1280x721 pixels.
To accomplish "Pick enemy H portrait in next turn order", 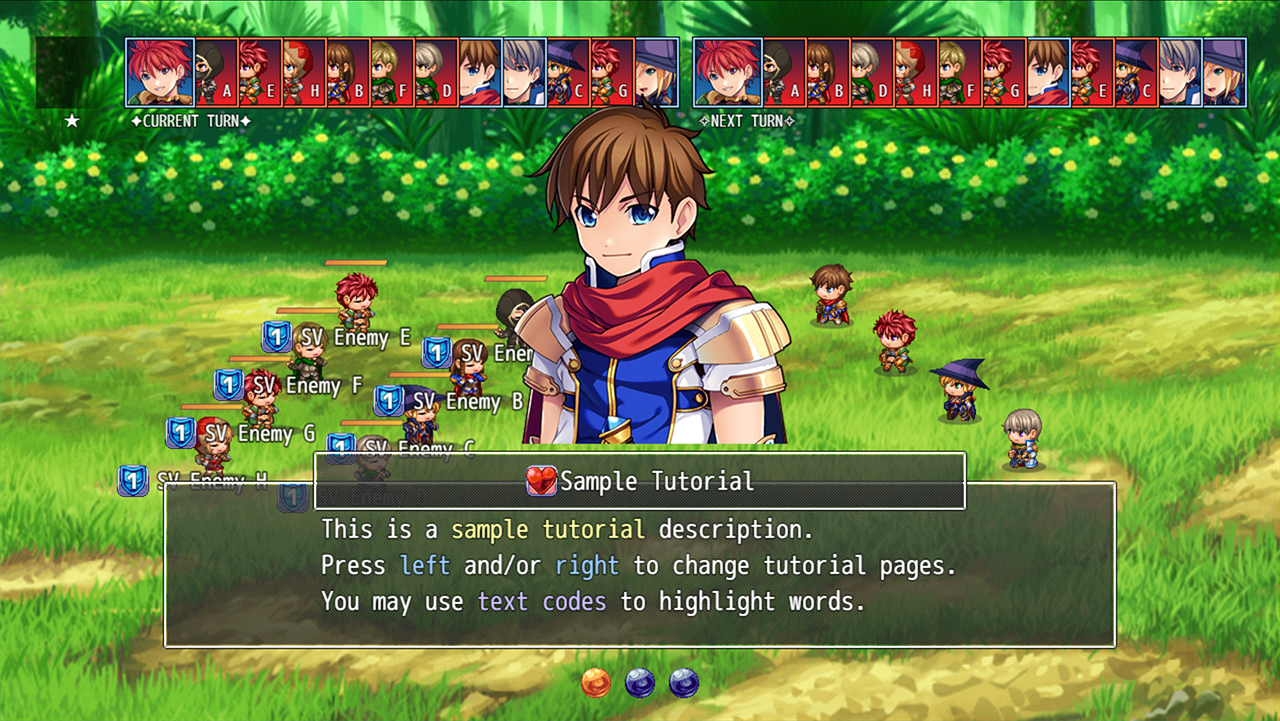I will (x=916, y=72).
